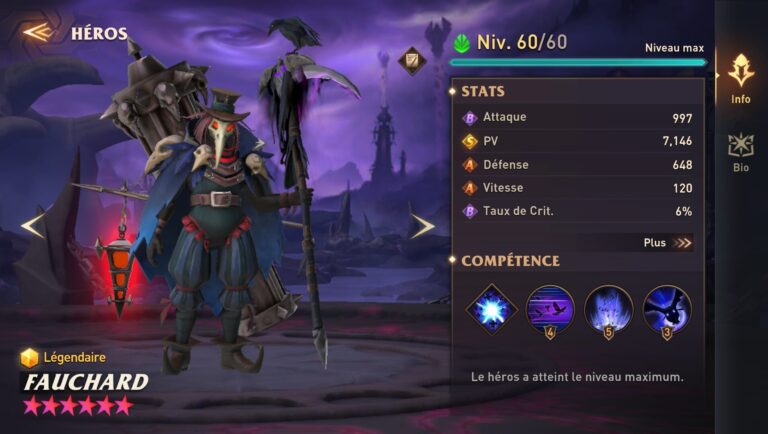Go back using the Héros arrow
Image resolution: width=768 pixels, height=434 pixels.
coord(38,32)
